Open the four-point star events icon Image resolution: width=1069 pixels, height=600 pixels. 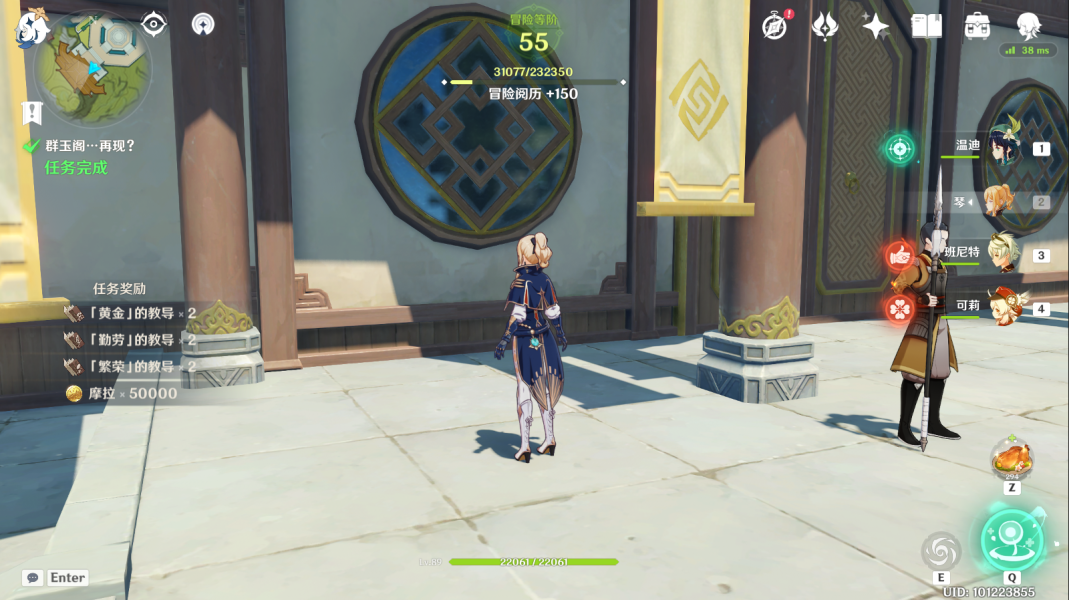(x=875, y=27)
